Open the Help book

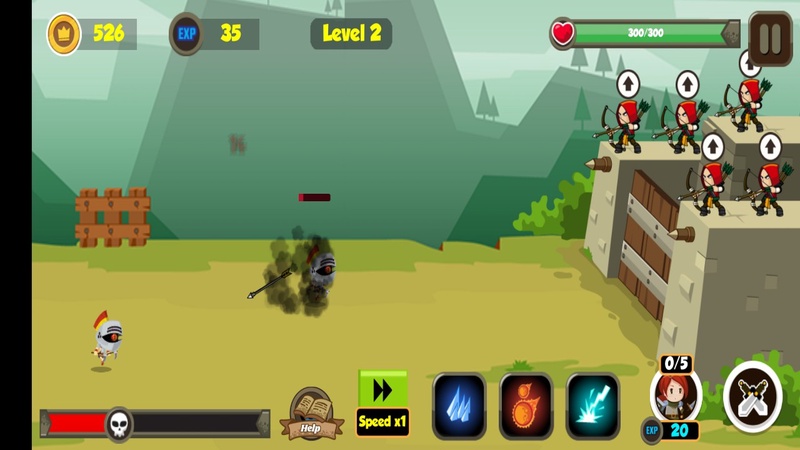(311, 413)
